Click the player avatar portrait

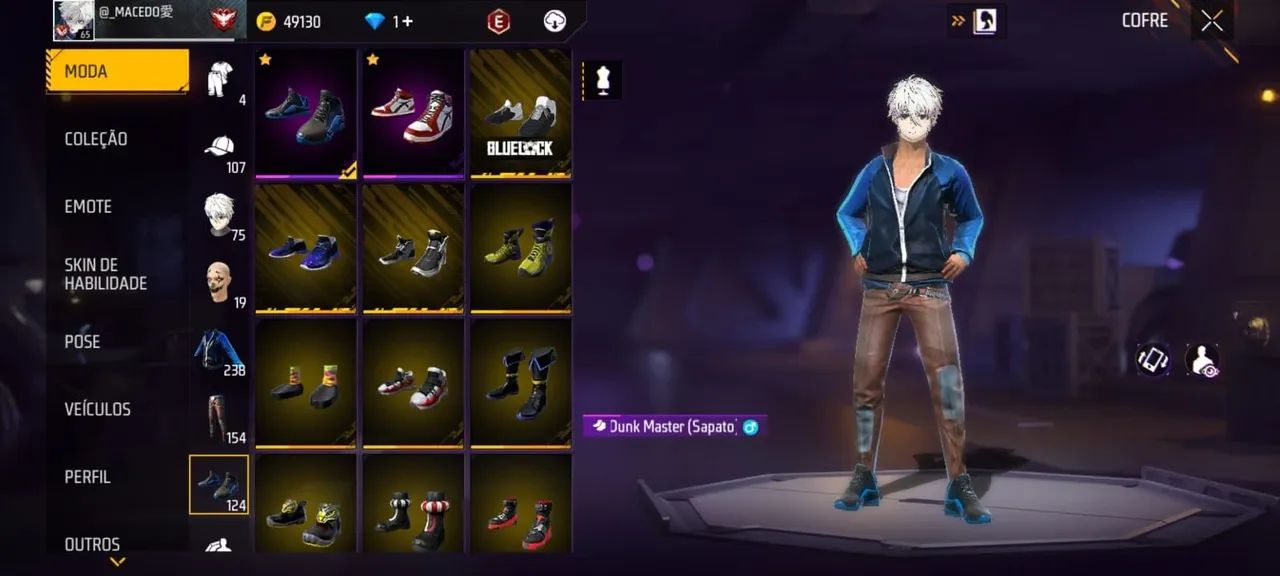point(73,20)
